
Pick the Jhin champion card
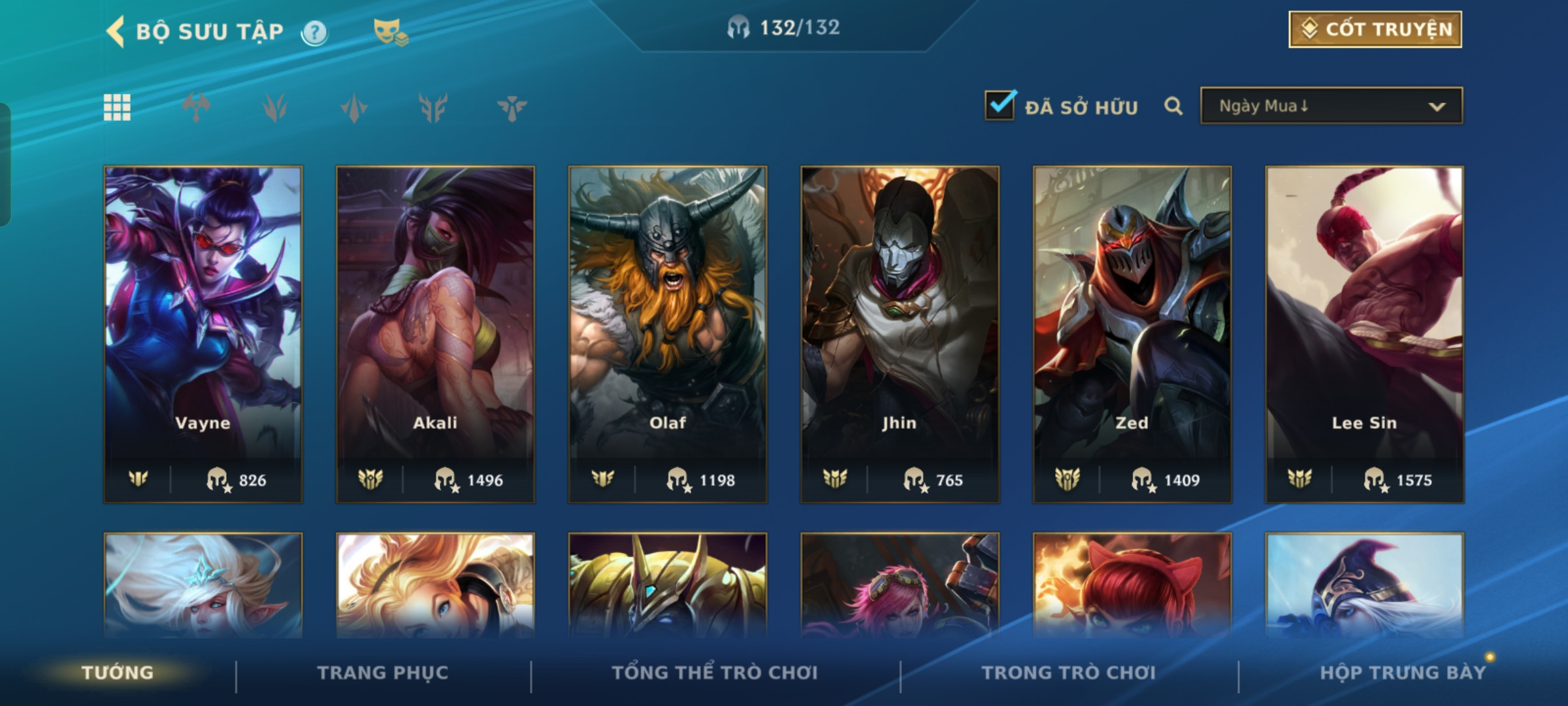click(x=900, y=333)
